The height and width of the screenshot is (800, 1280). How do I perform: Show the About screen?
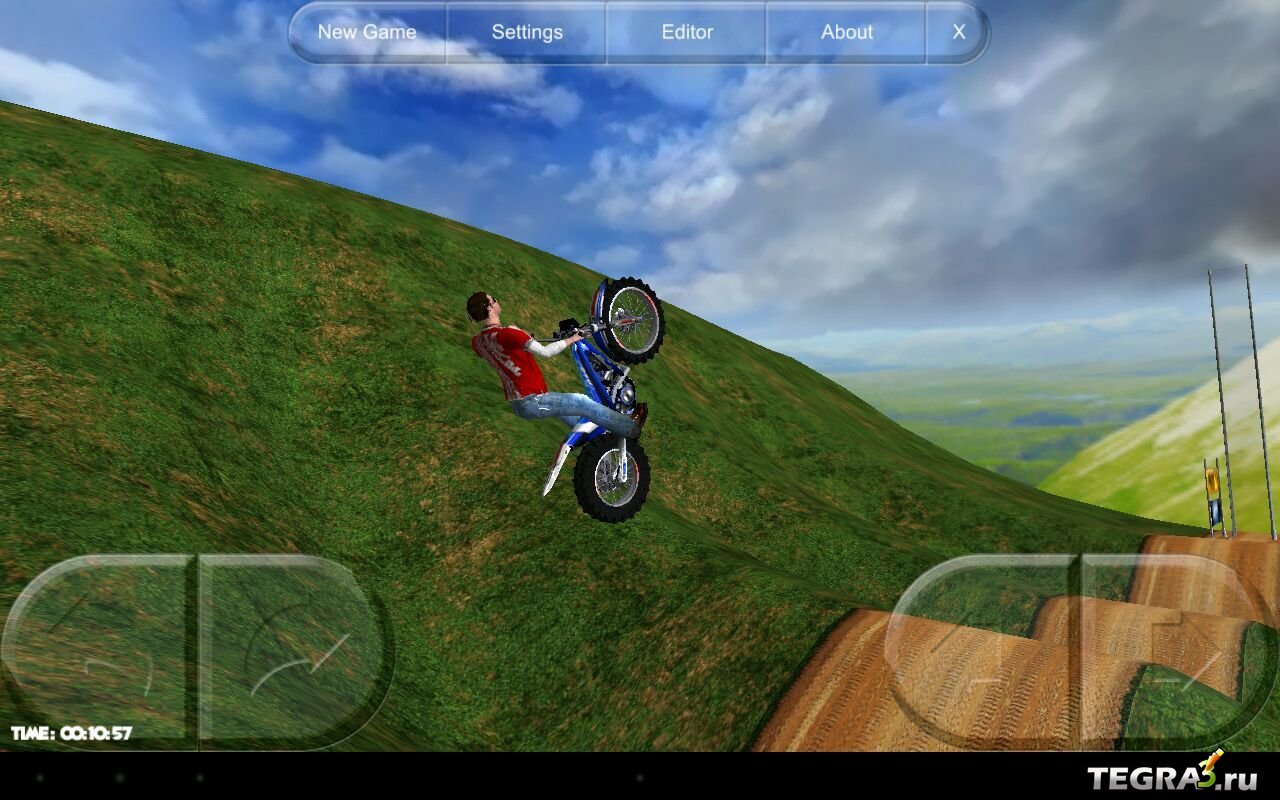point(847,32)
